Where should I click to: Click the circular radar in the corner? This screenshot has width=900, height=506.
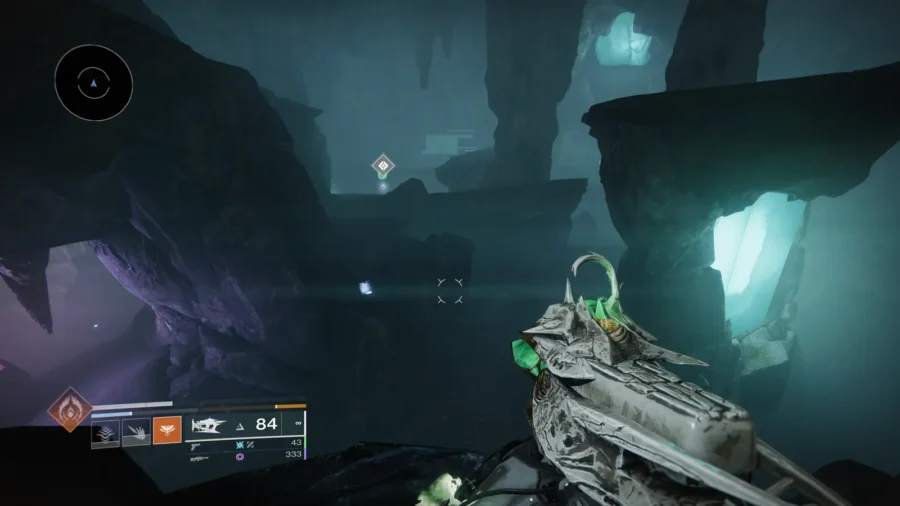(x=94, y=84)
